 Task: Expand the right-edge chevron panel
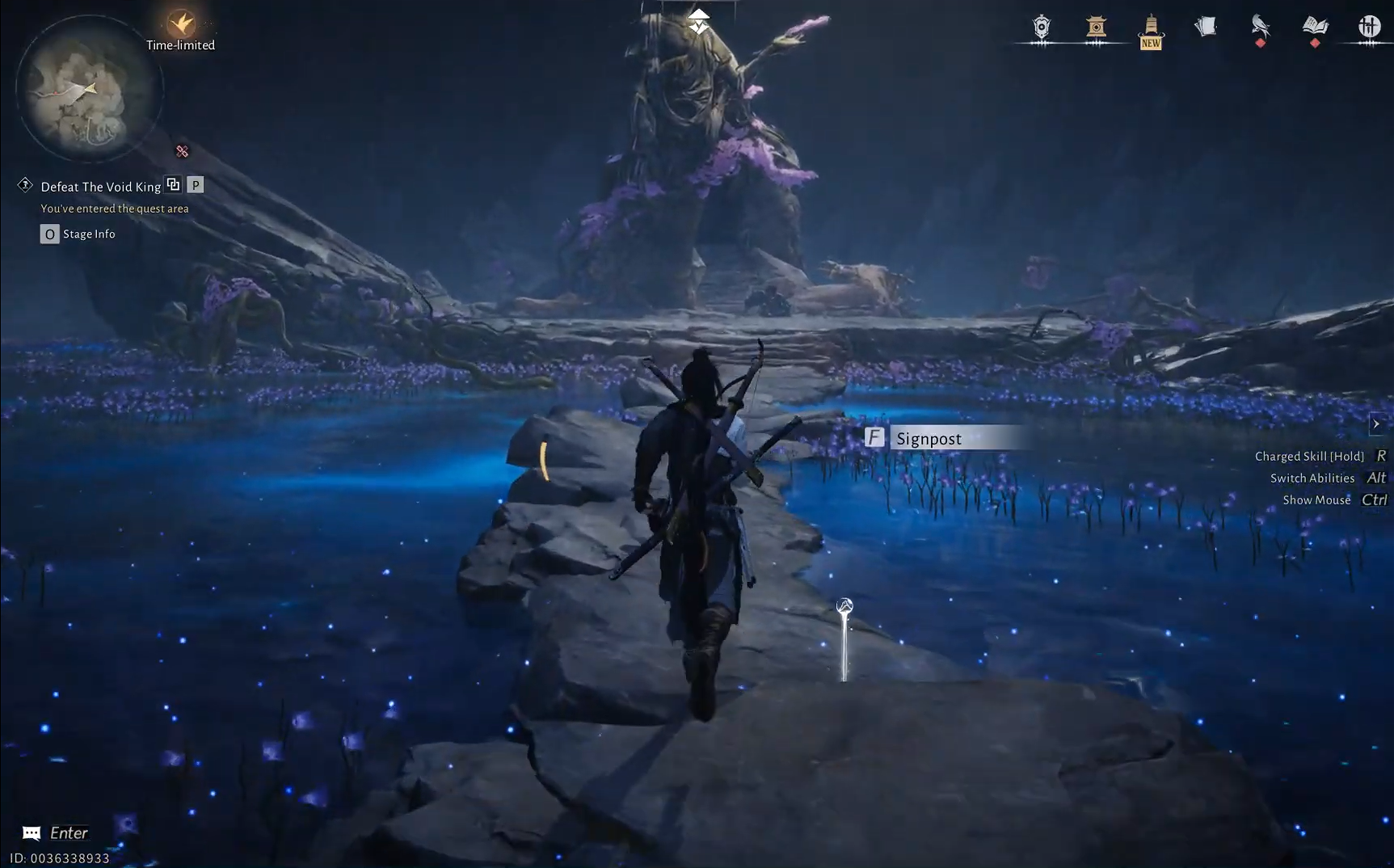click(x=1376, y=423)
